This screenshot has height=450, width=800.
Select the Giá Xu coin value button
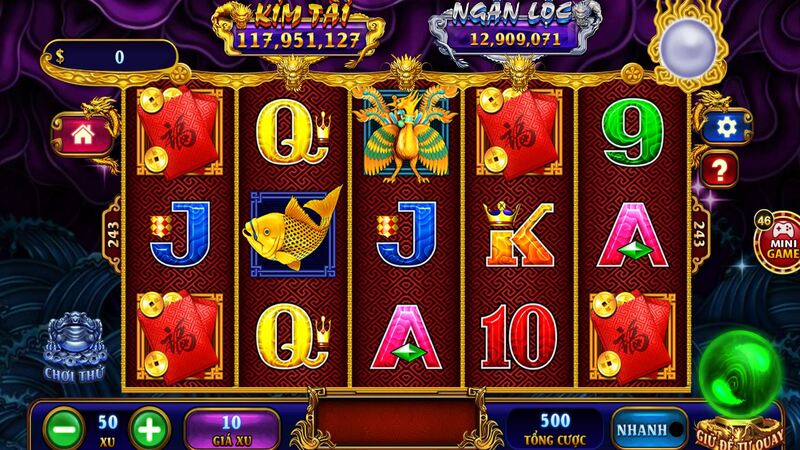click(x=231, y=428)
